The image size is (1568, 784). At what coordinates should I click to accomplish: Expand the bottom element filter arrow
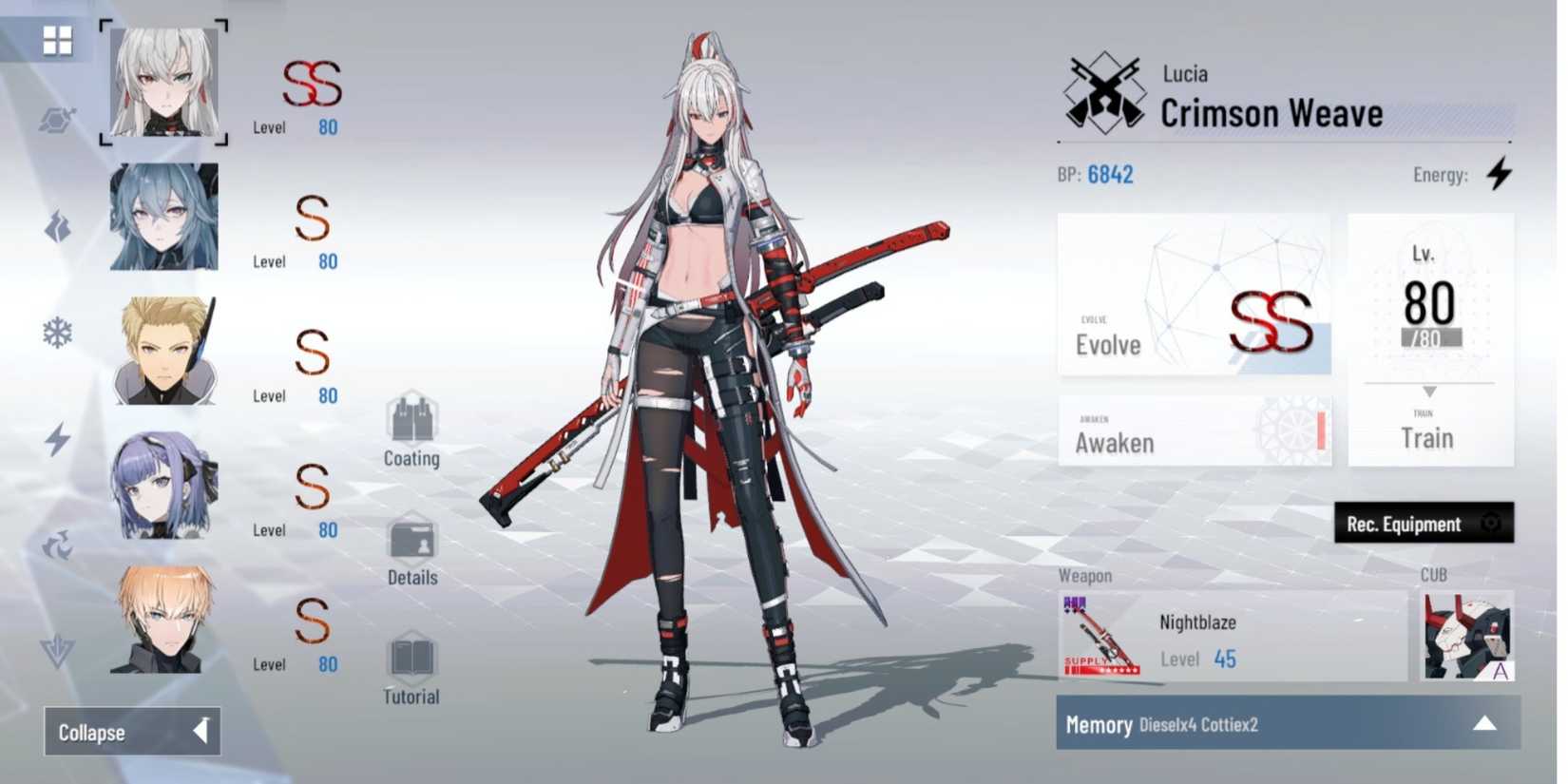coord(57,648)
